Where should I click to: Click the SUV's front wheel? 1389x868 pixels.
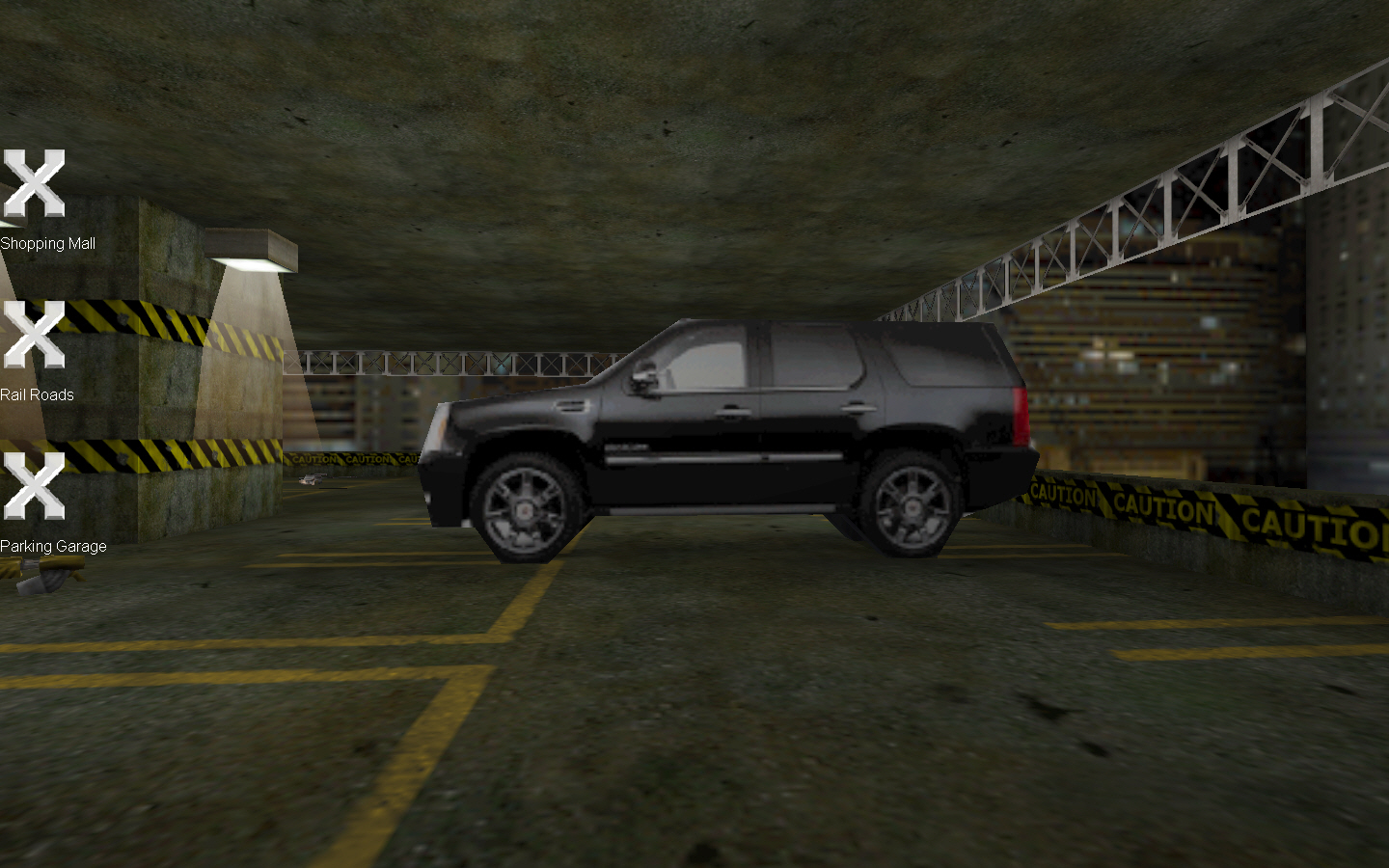point(524,506)
